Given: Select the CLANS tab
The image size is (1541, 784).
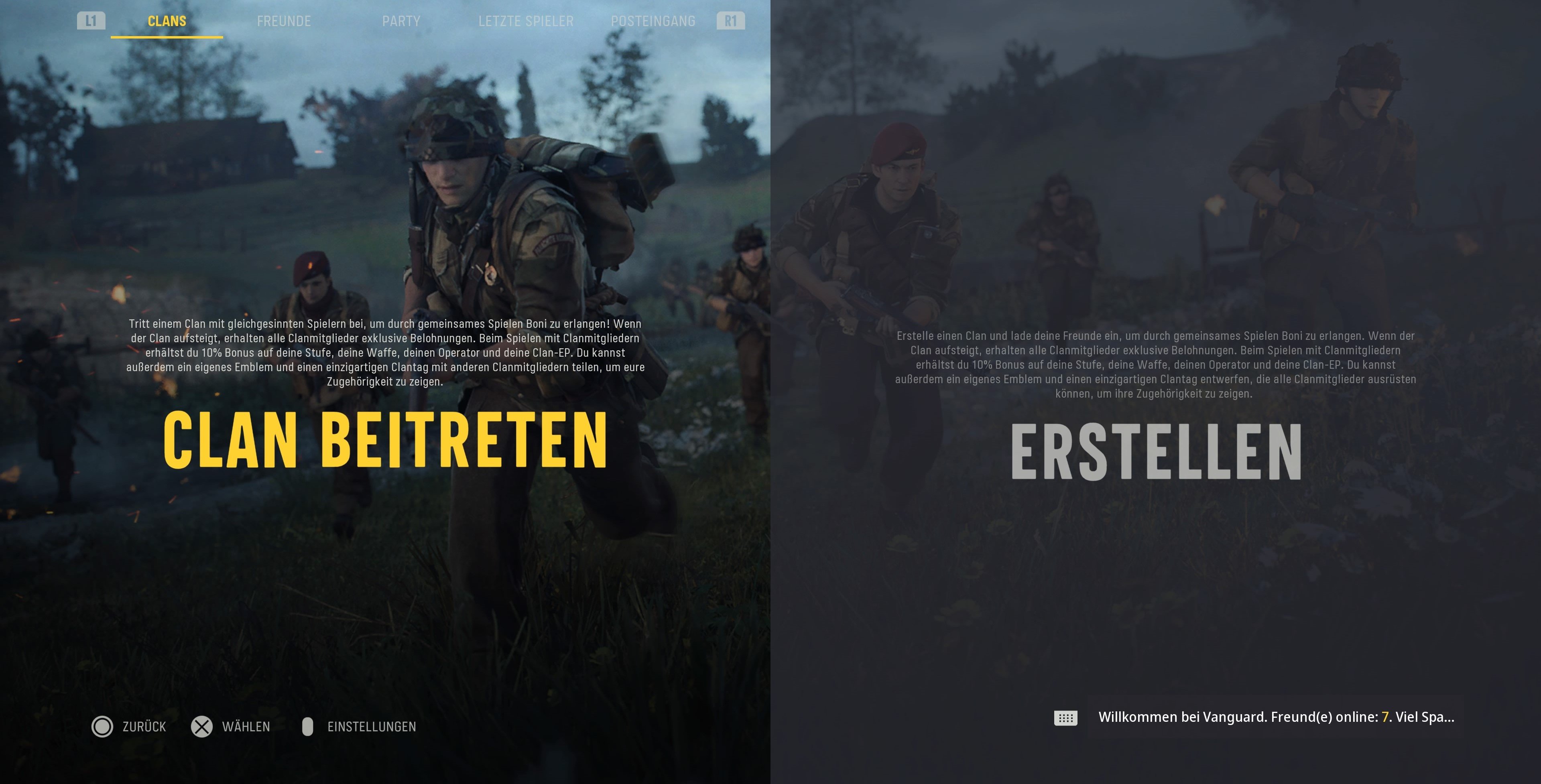Looking at the screenshot, I should pyautogui.click(x=166, y=20).
